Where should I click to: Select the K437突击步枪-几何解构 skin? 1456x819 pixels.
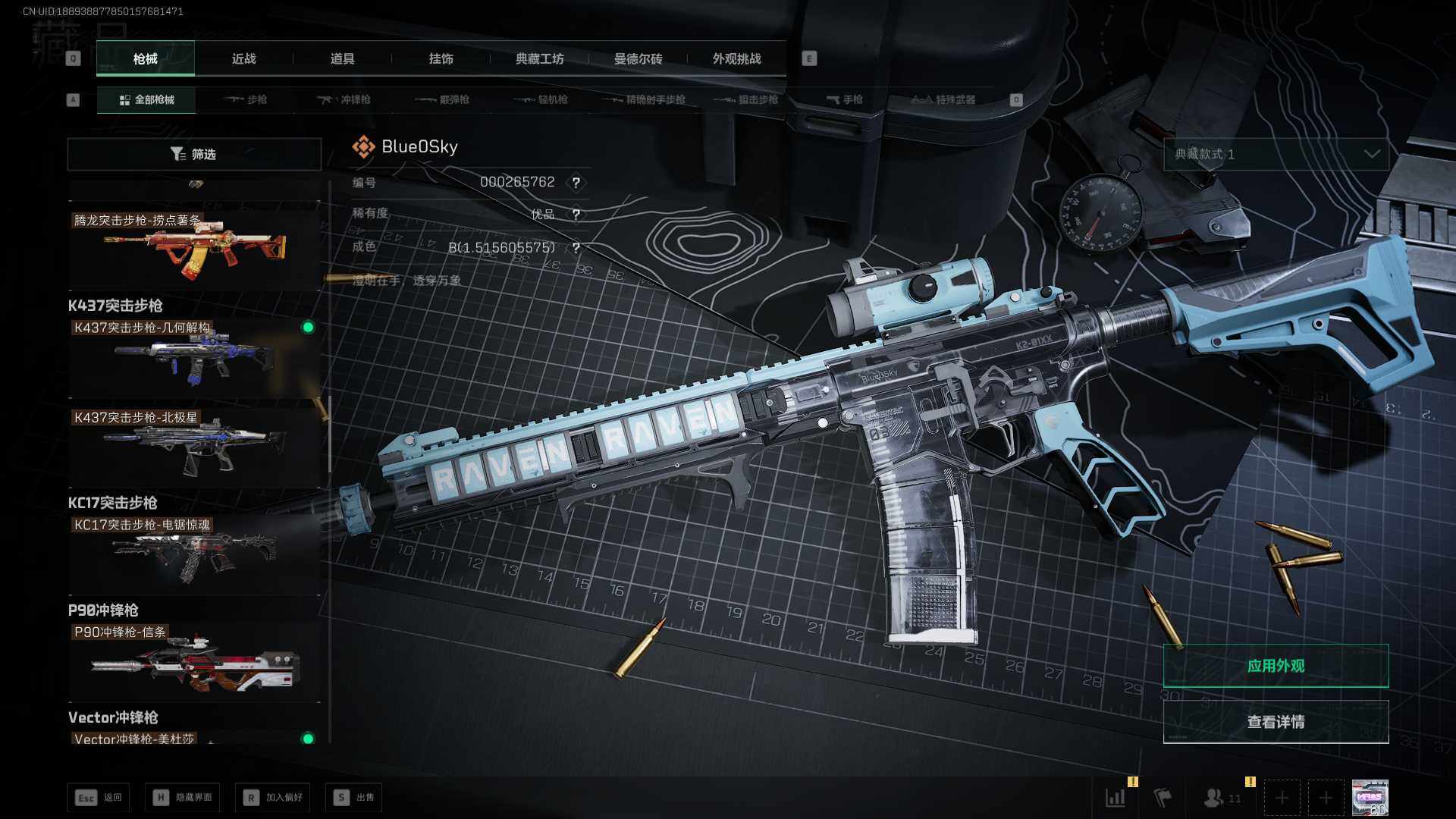click(x=194, y=356)
